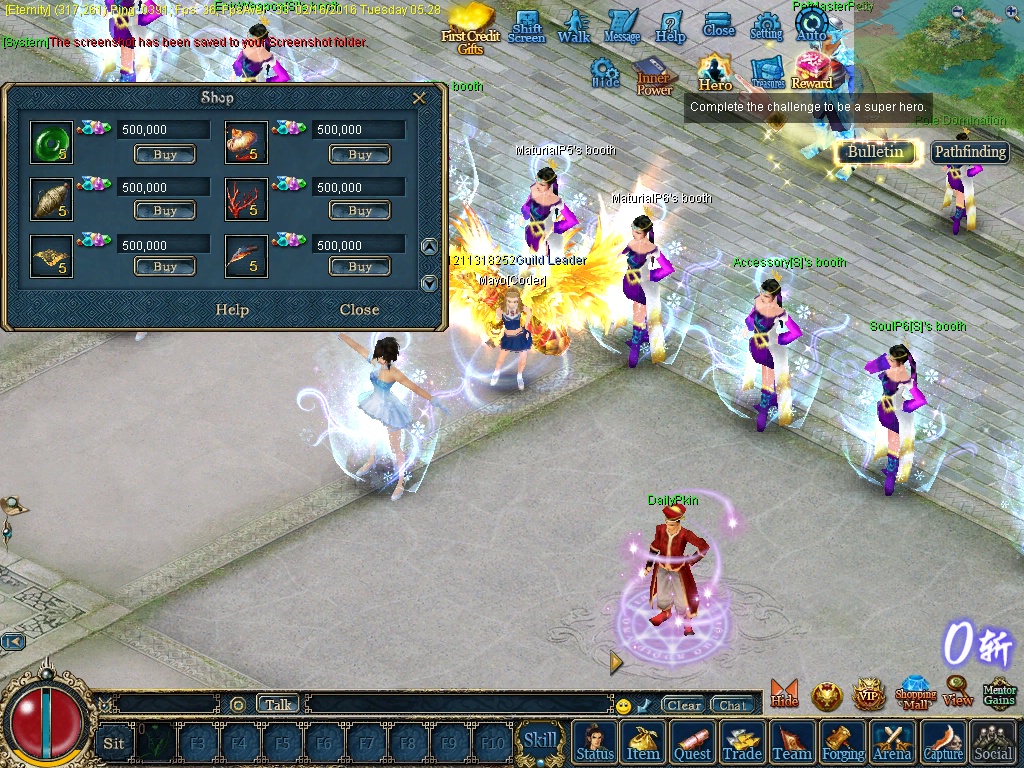The height and width of the screenshot is (768, 1024).
Task: Buy the red coral item
Action: 360,211
